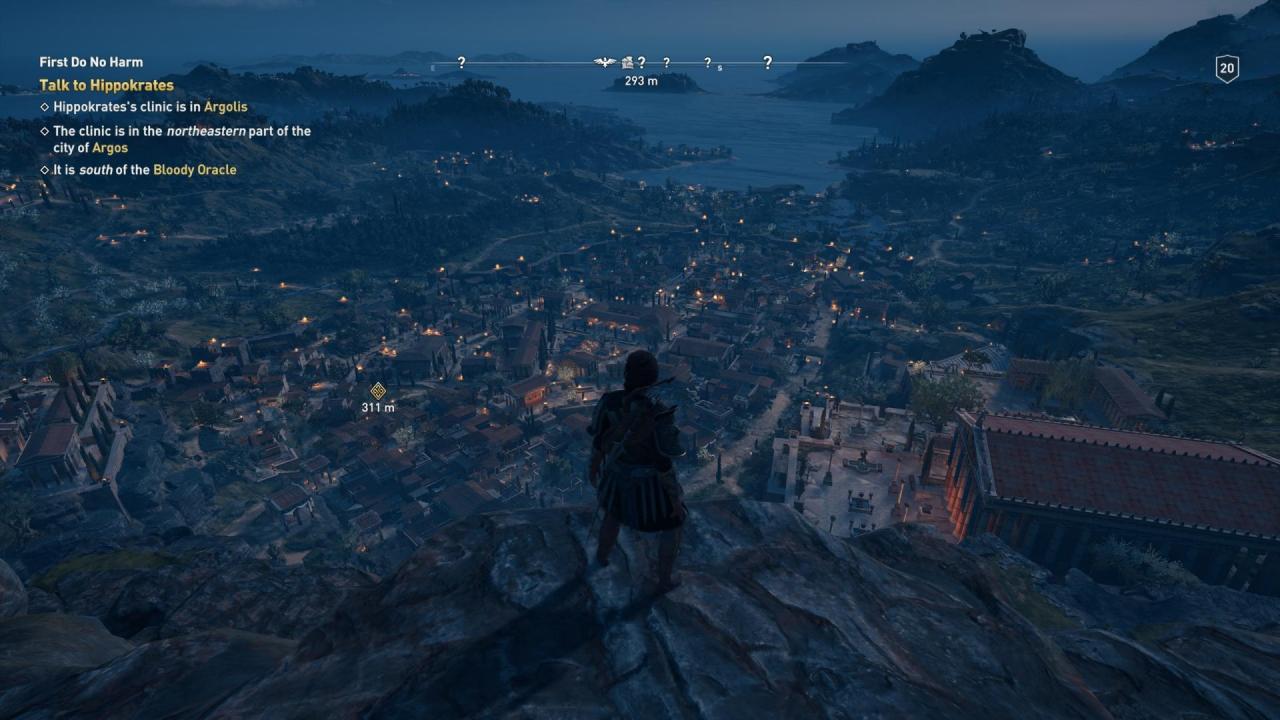Click the leftmost question mark on the compass
This screenshot has width=1280, height=720.
(x=462, y=62)
